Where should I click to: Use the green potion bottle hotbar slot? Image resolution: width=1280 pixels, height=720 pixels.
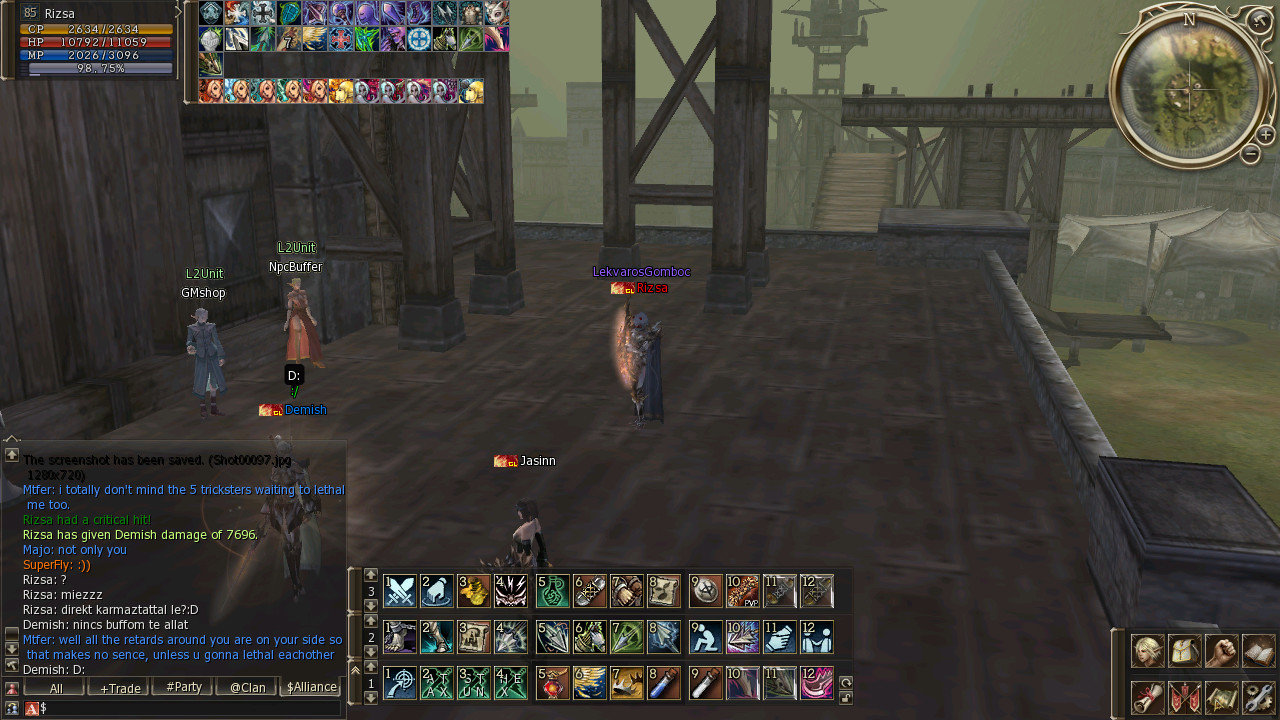pos(553,591)
